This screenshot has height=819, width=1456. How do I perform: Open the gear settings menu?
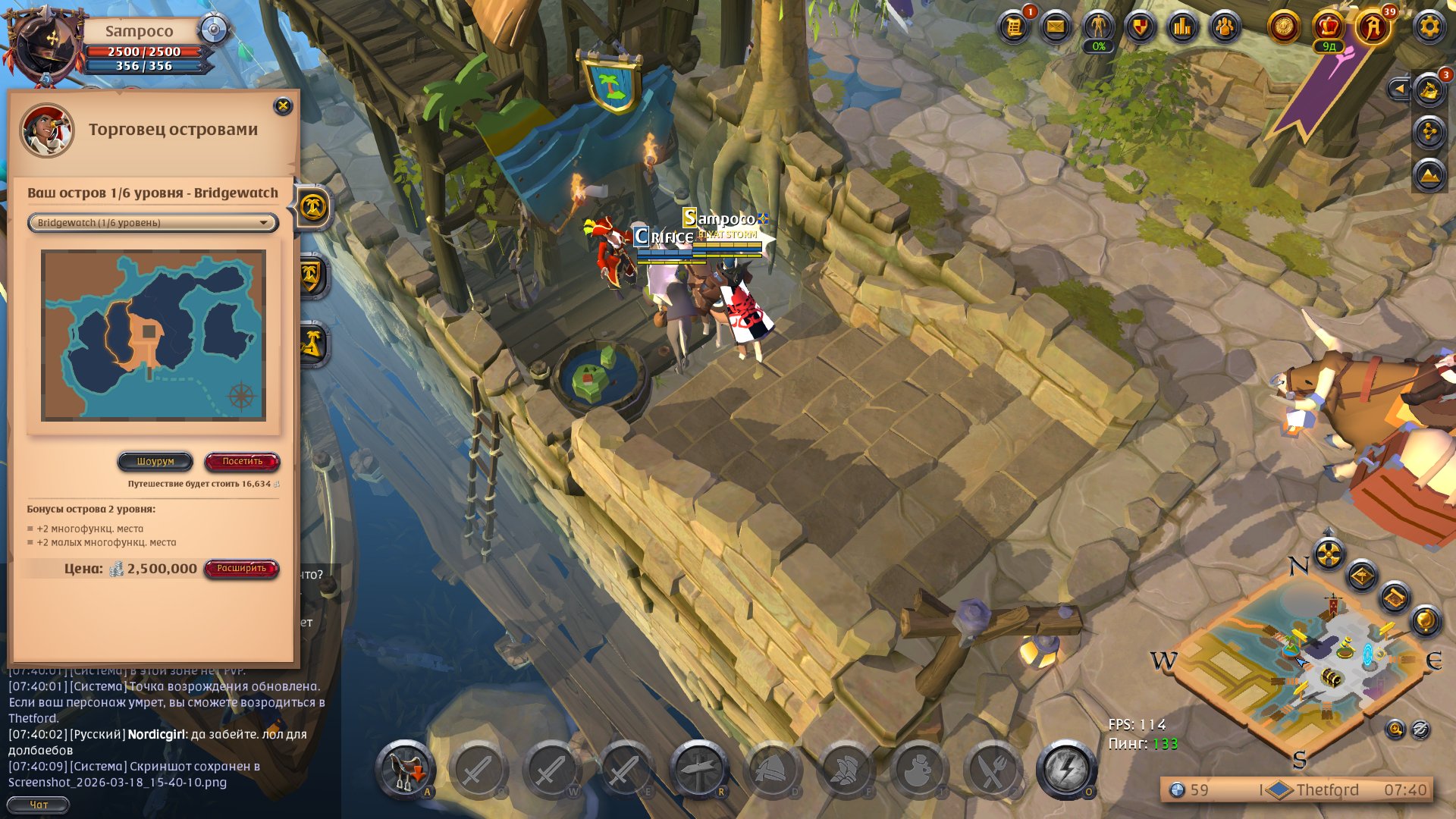(x=1429, y=27)
